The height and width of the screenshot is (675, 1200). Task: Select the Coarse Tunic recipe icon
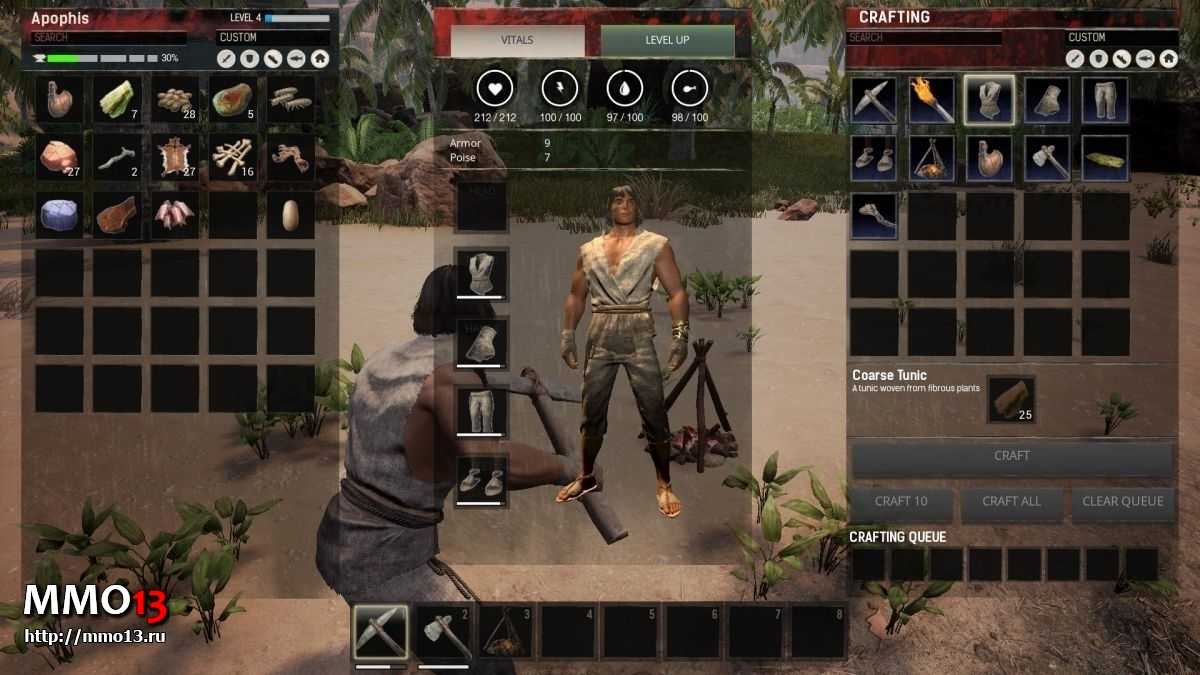[x=989, y=100]
